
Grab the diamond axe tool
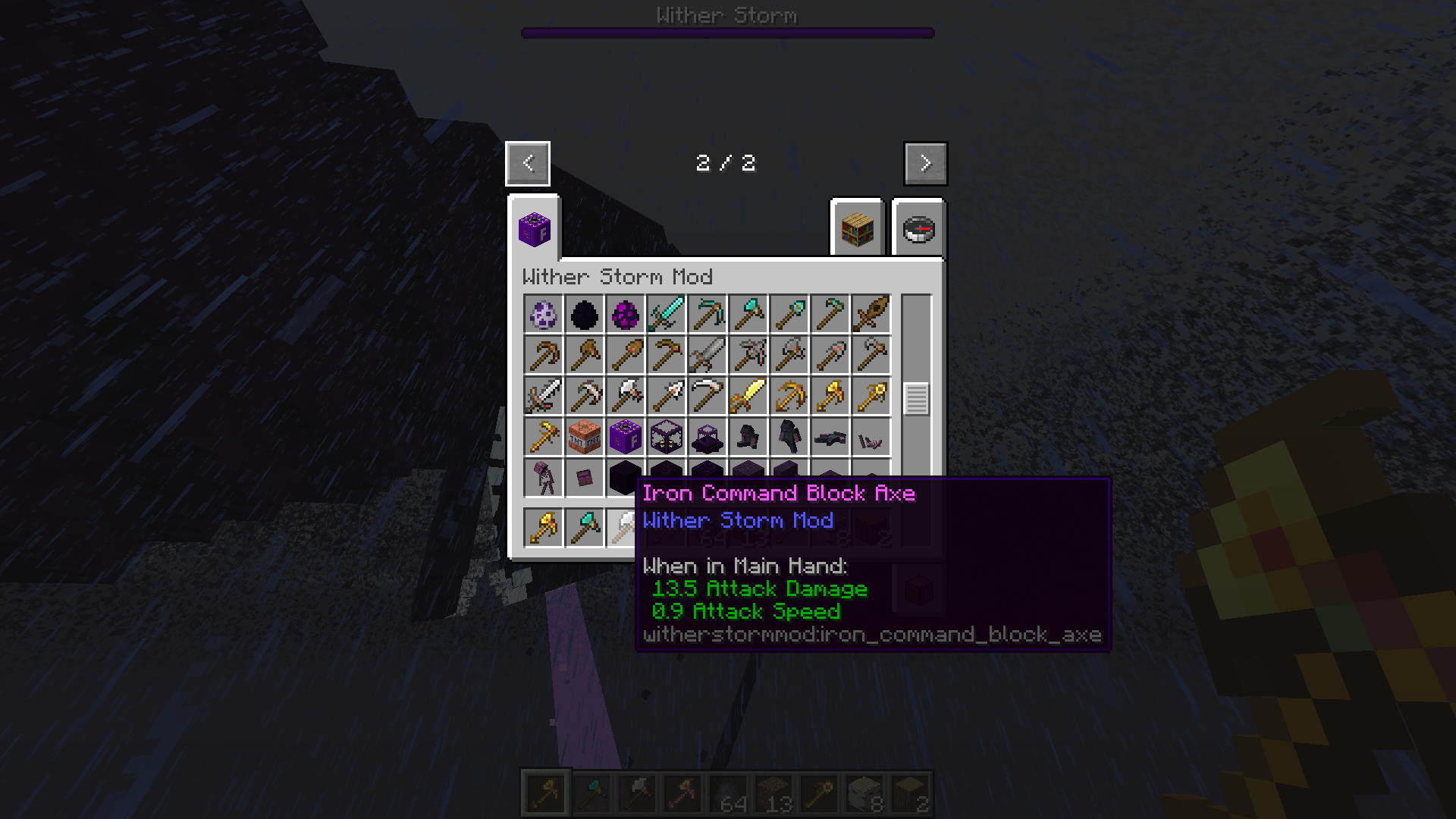pos(748,315)
